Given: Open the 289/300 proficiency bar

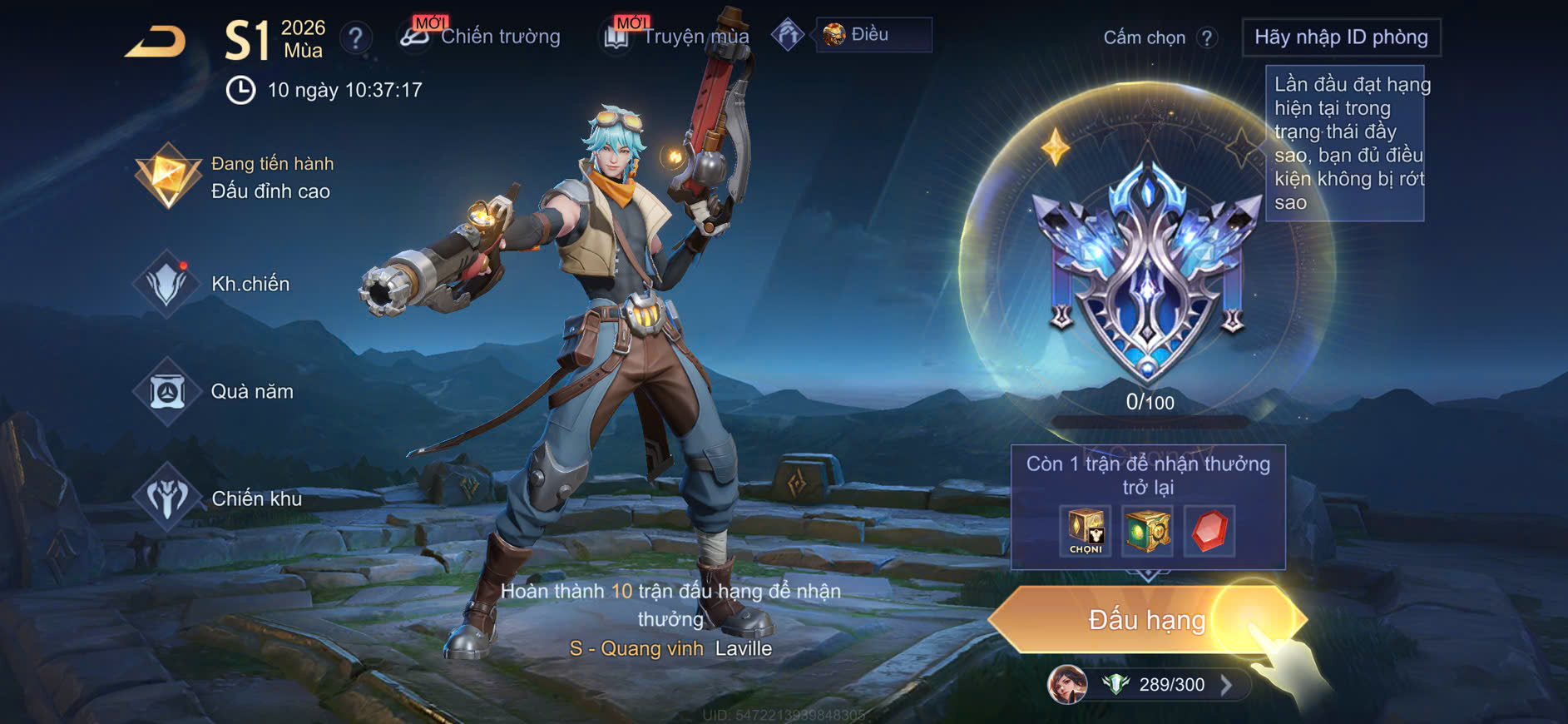Looking at the screenshot, I should pos(1169,685).
